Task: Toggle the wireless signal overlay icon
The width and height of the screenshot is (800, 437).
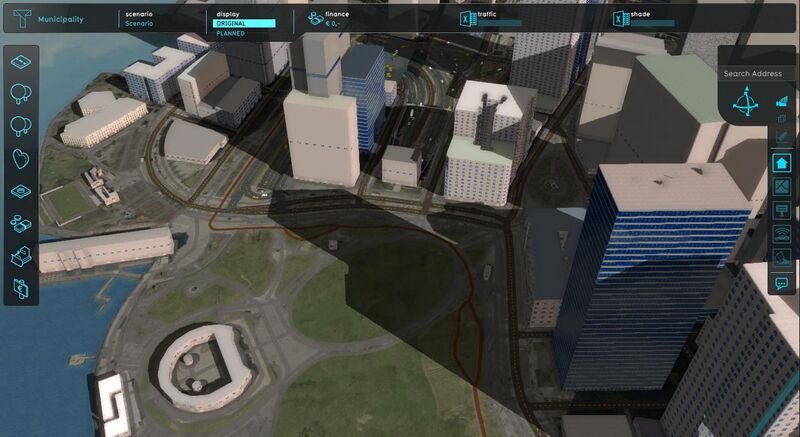Action: pos(782,236)
